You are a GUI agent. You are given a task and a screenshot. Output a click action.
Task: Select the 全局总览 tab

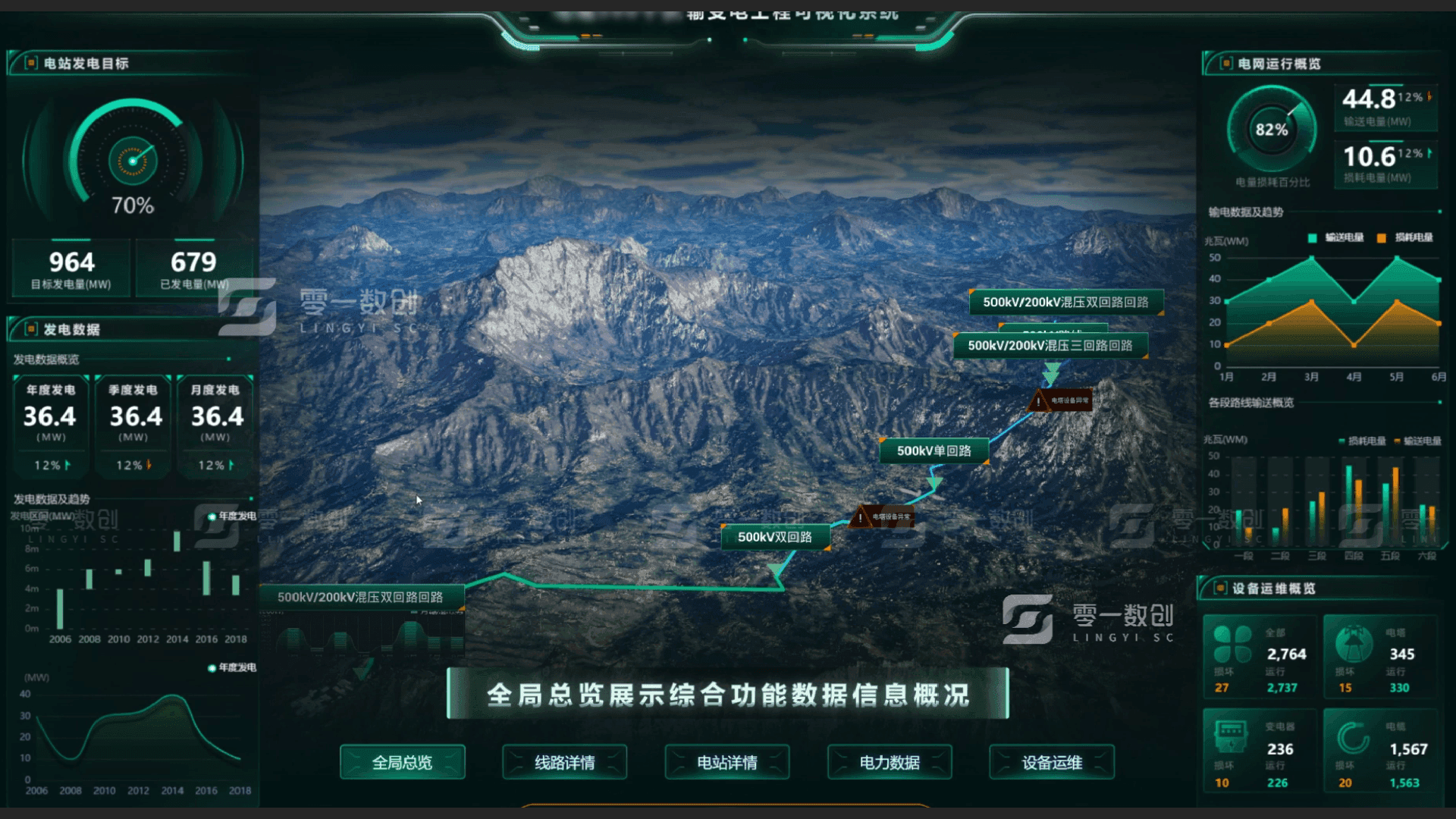pyautogui.click(x=402, y=762)
